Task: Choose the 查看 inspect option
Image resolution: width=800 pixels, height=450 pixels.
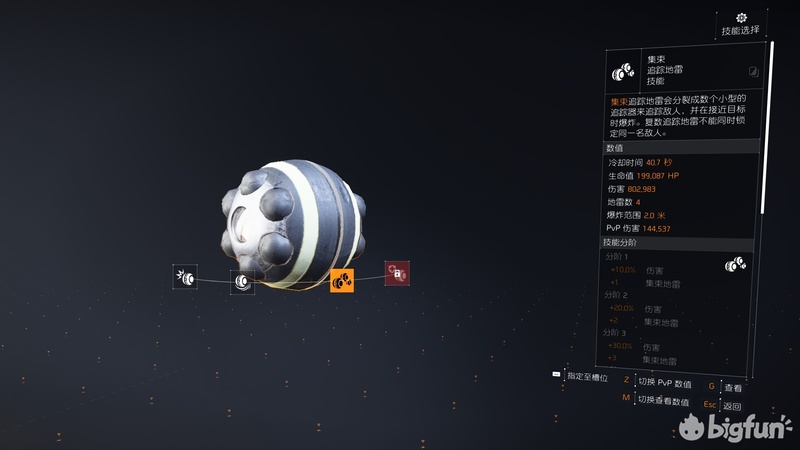Action: click(x=733, y=386)
